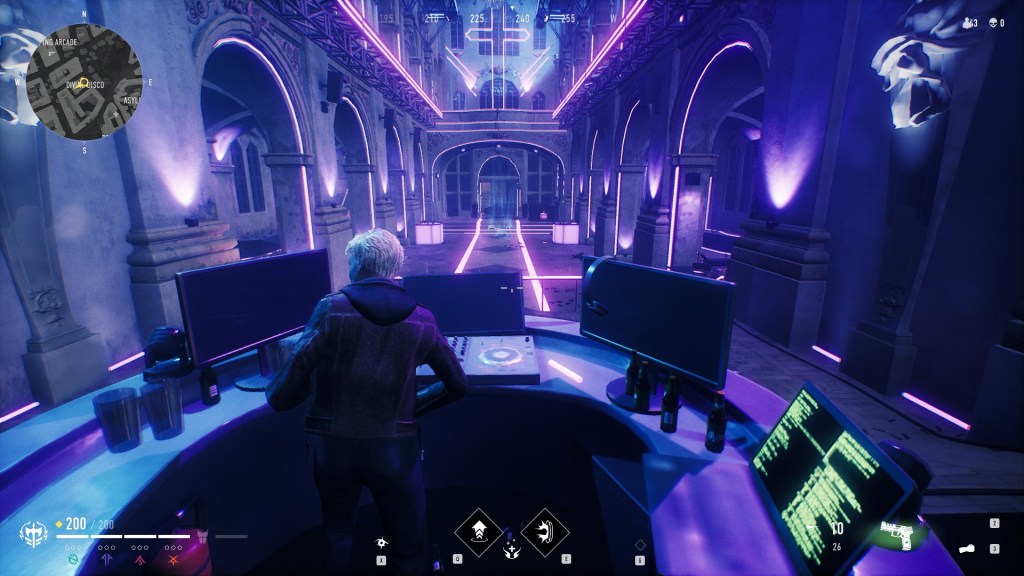Click the body armor vest icon
The image size is (1024, 576).
[204, 536]
